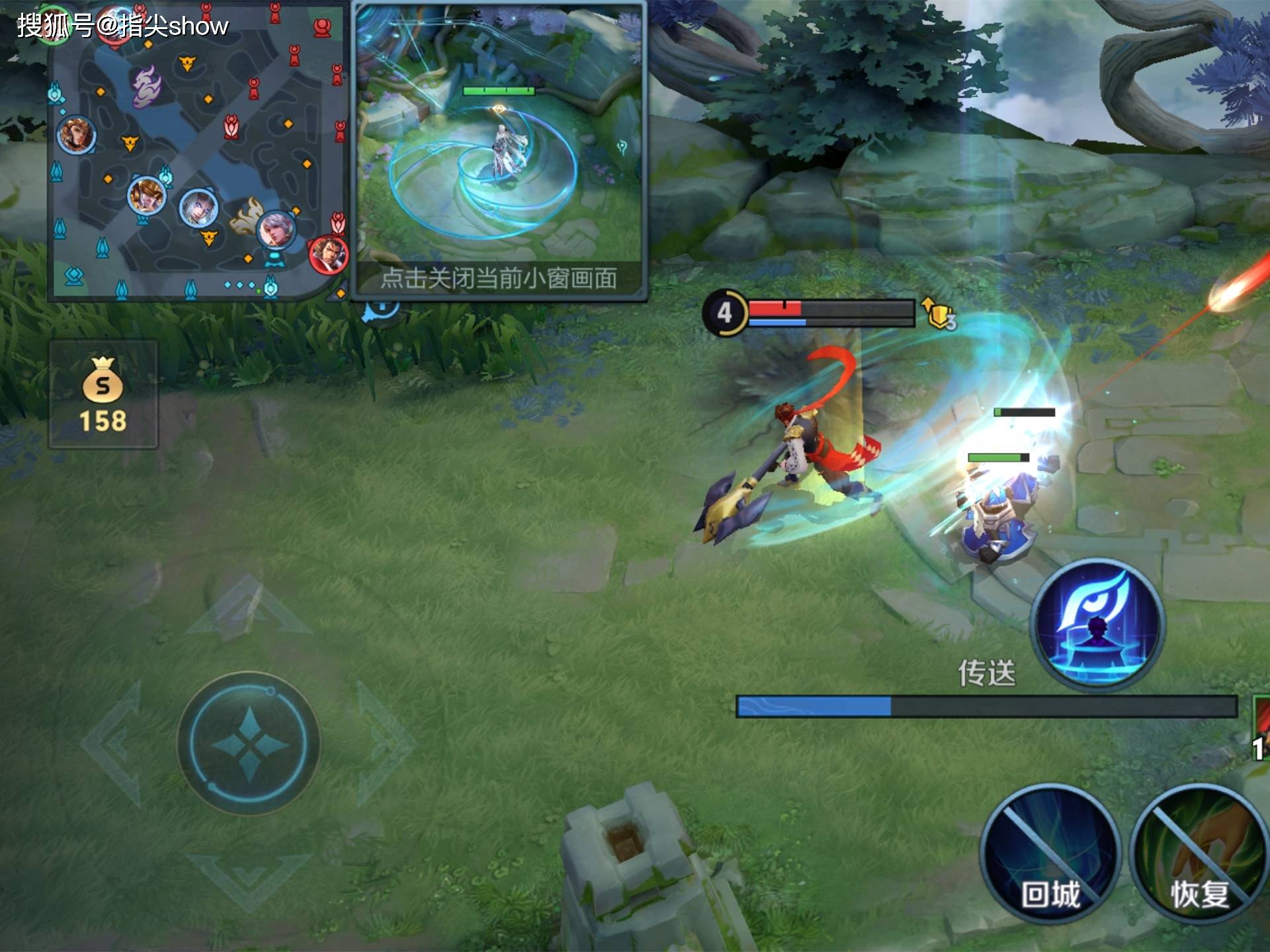
Task: Activate the 传送 teleport spell
Action: (x=1098, y=625)
